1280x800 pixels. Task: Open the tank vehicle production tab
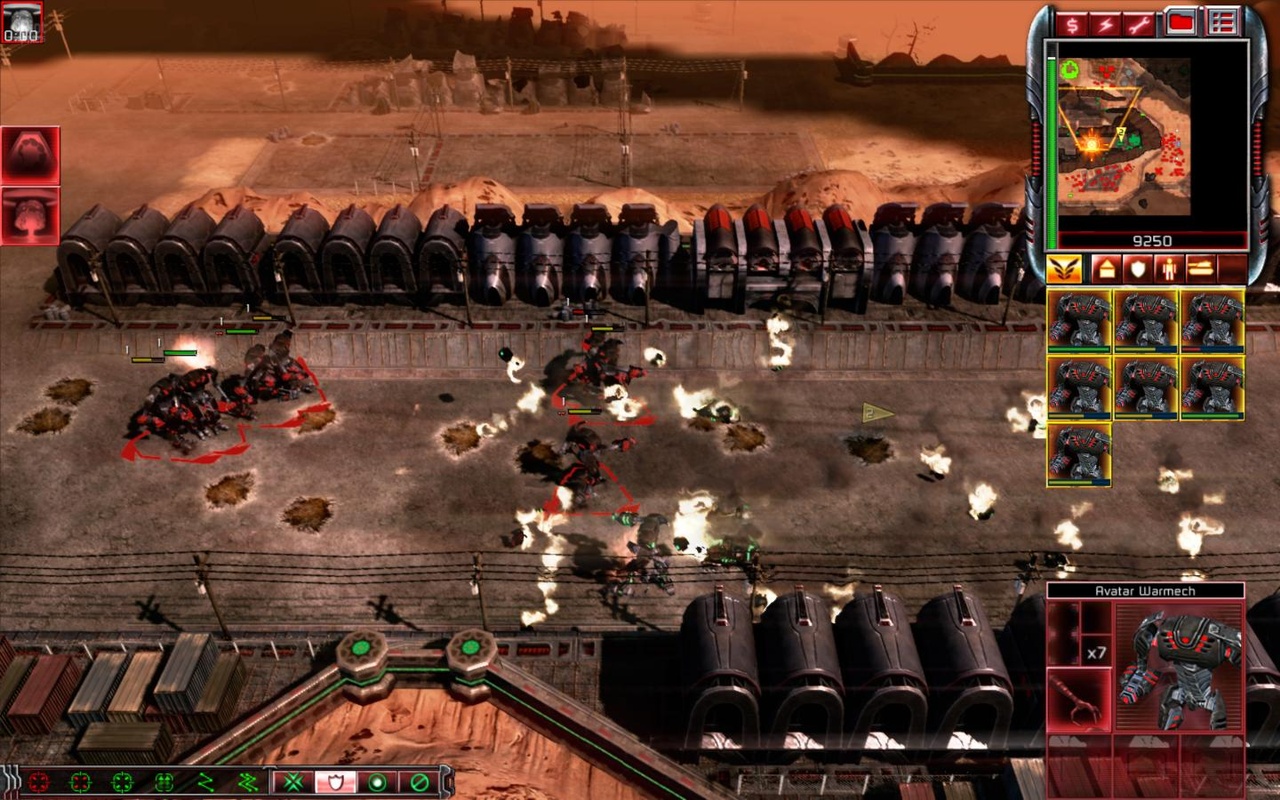click(1200, 269)
